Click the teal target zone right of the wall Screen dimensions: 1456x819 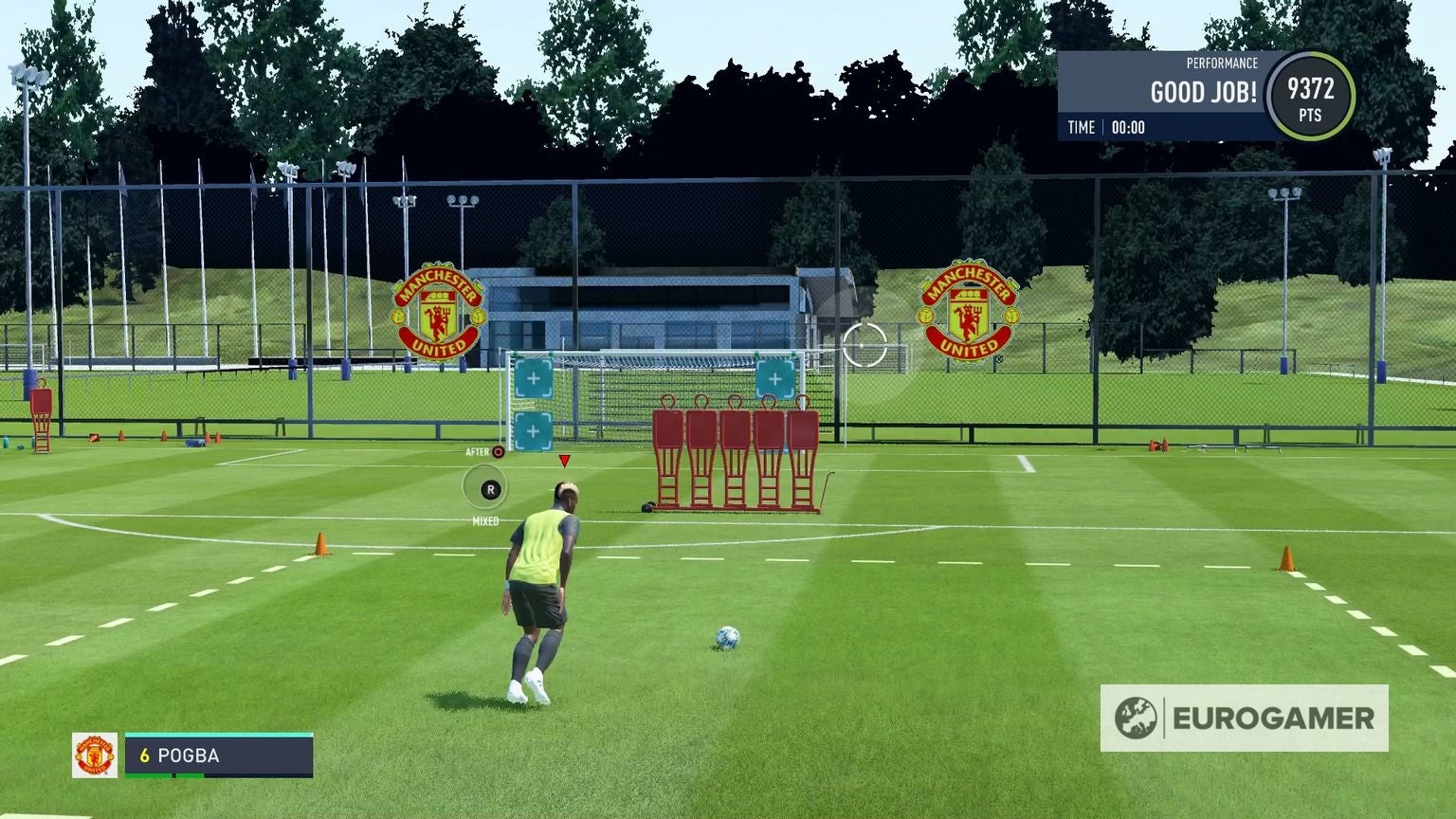click(777, 380)
